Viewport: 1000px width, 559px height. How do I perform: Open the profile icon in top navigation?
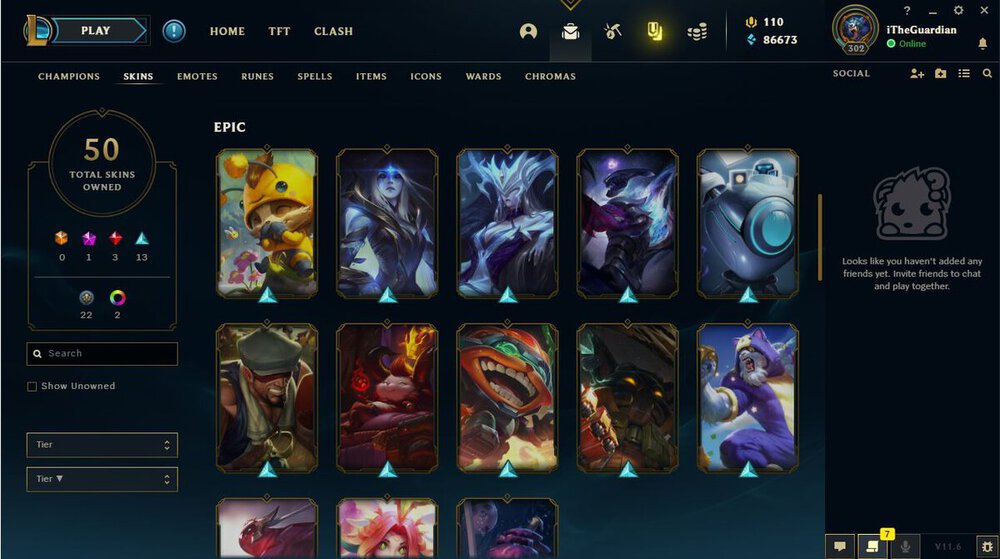(x=528, y=31)
